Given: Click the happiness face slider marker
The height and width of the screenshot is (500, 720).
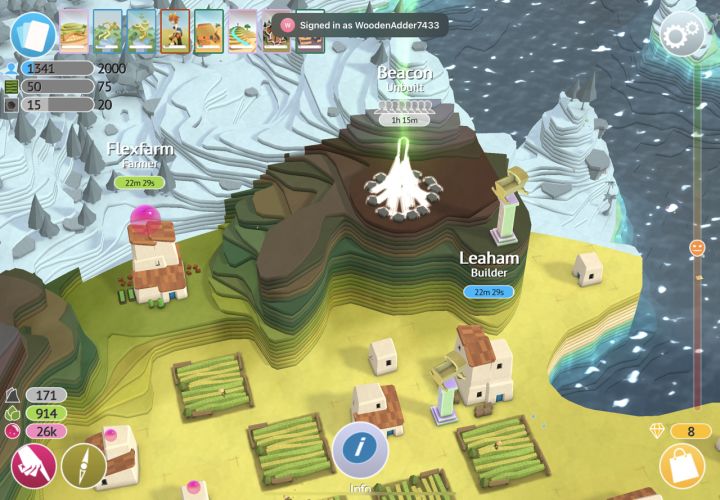Looking at the screenshot, I should [697, 246].
